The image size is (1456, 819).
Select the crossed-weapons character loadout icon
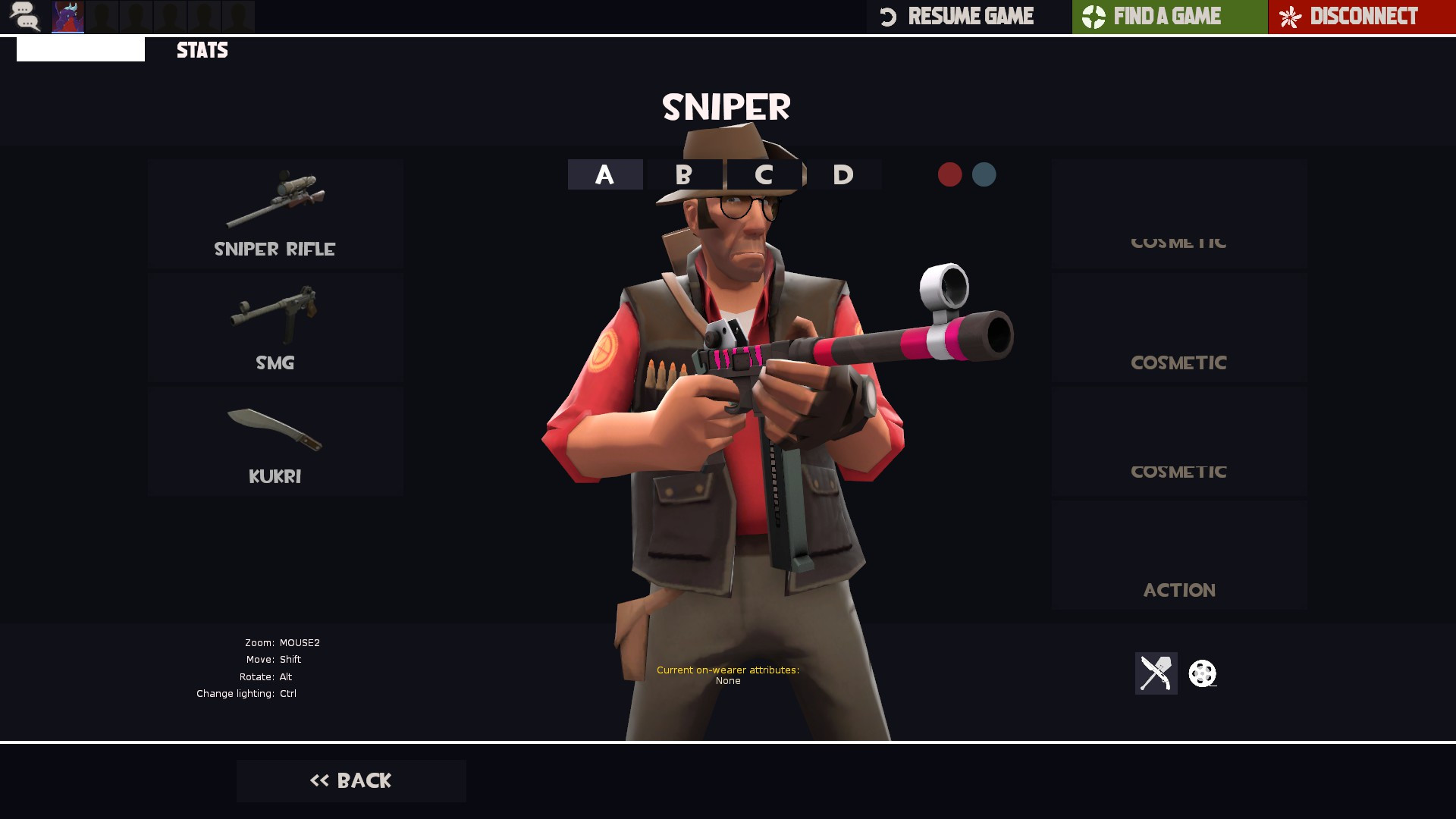(1156, 673)
